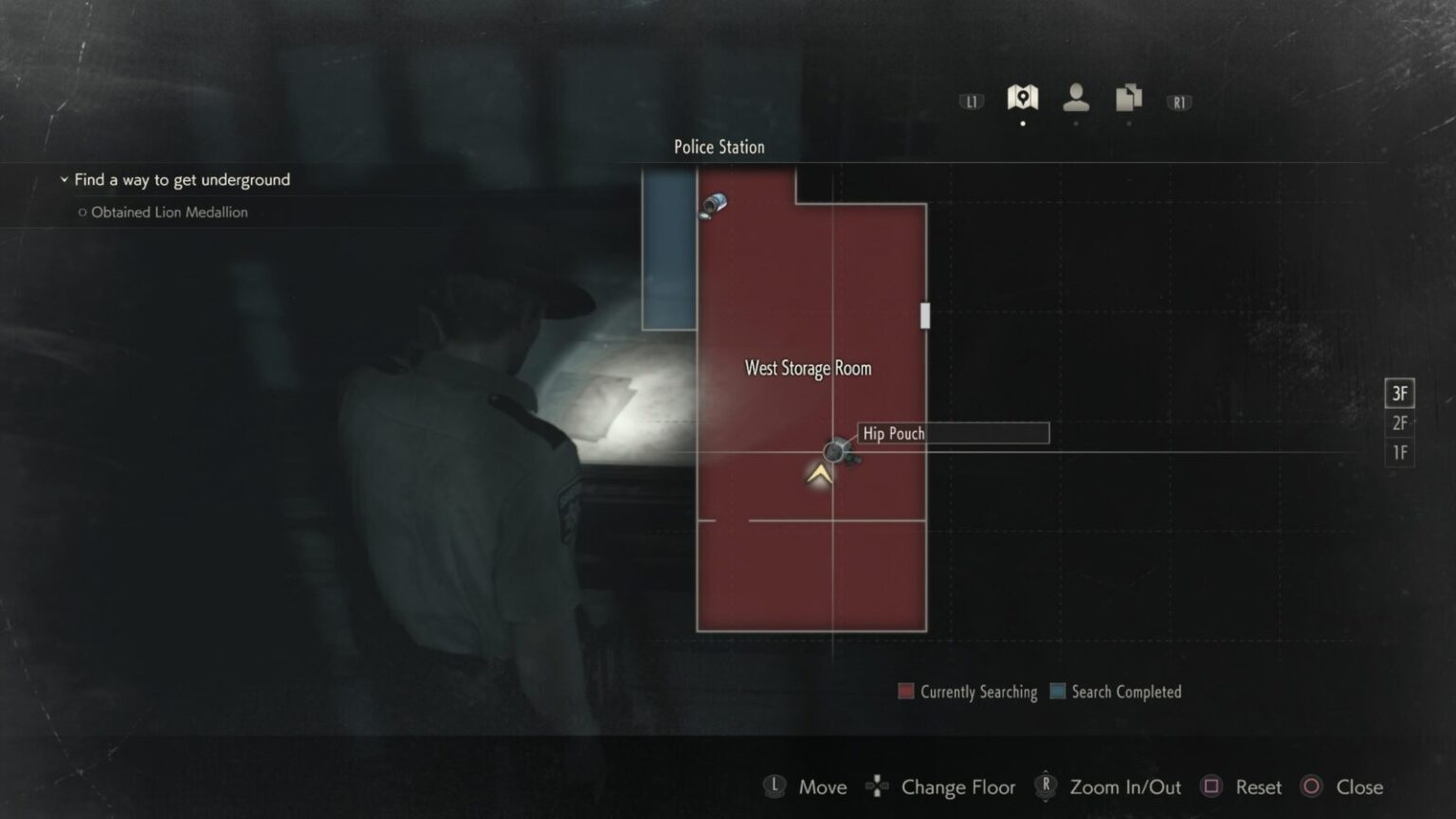Viewport: 1456px width, 819px height.
Task: Click the blue 'Search Completed' legend swatch
Action: point(1059,692)
